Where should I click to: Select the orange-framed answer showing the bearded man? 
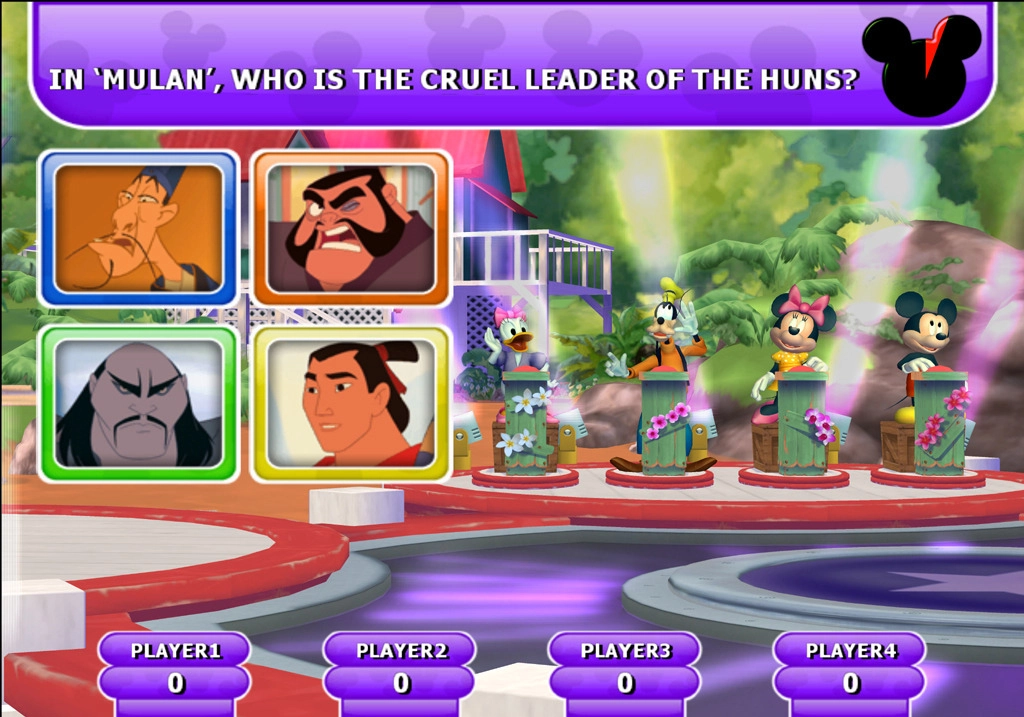point(351,228)
